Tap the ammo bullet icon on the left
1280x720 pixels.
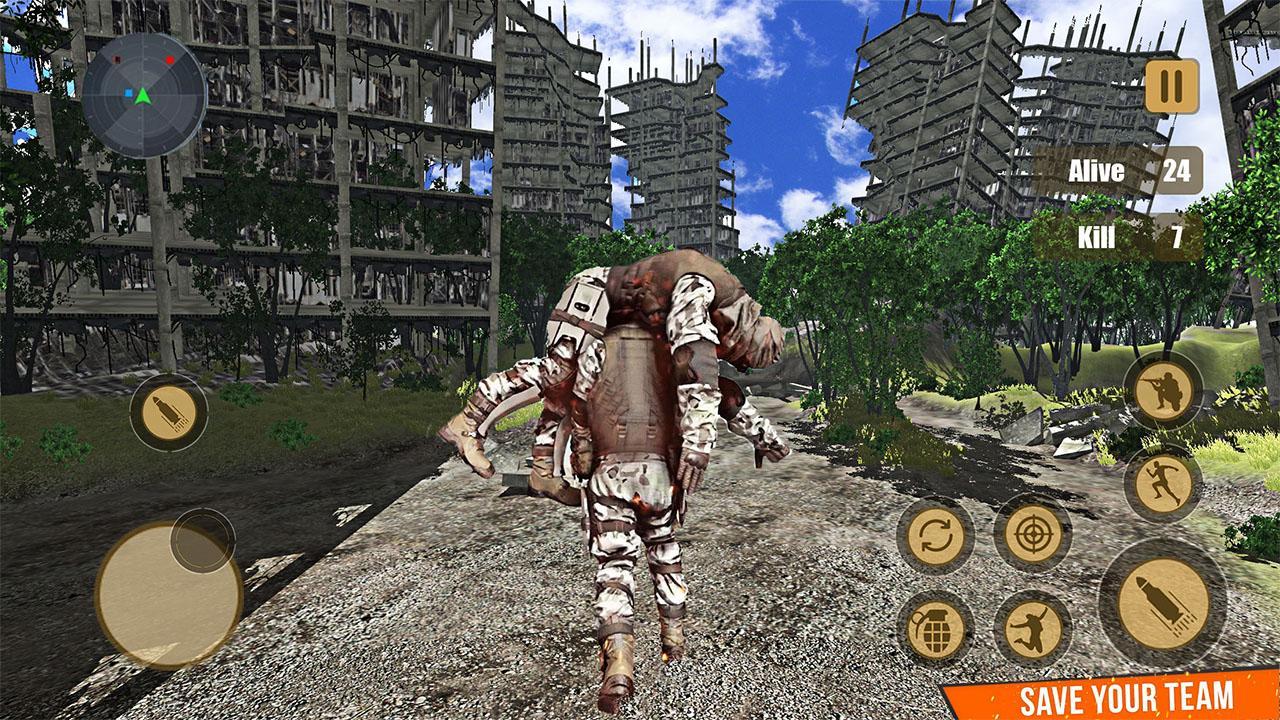(168, 415)
